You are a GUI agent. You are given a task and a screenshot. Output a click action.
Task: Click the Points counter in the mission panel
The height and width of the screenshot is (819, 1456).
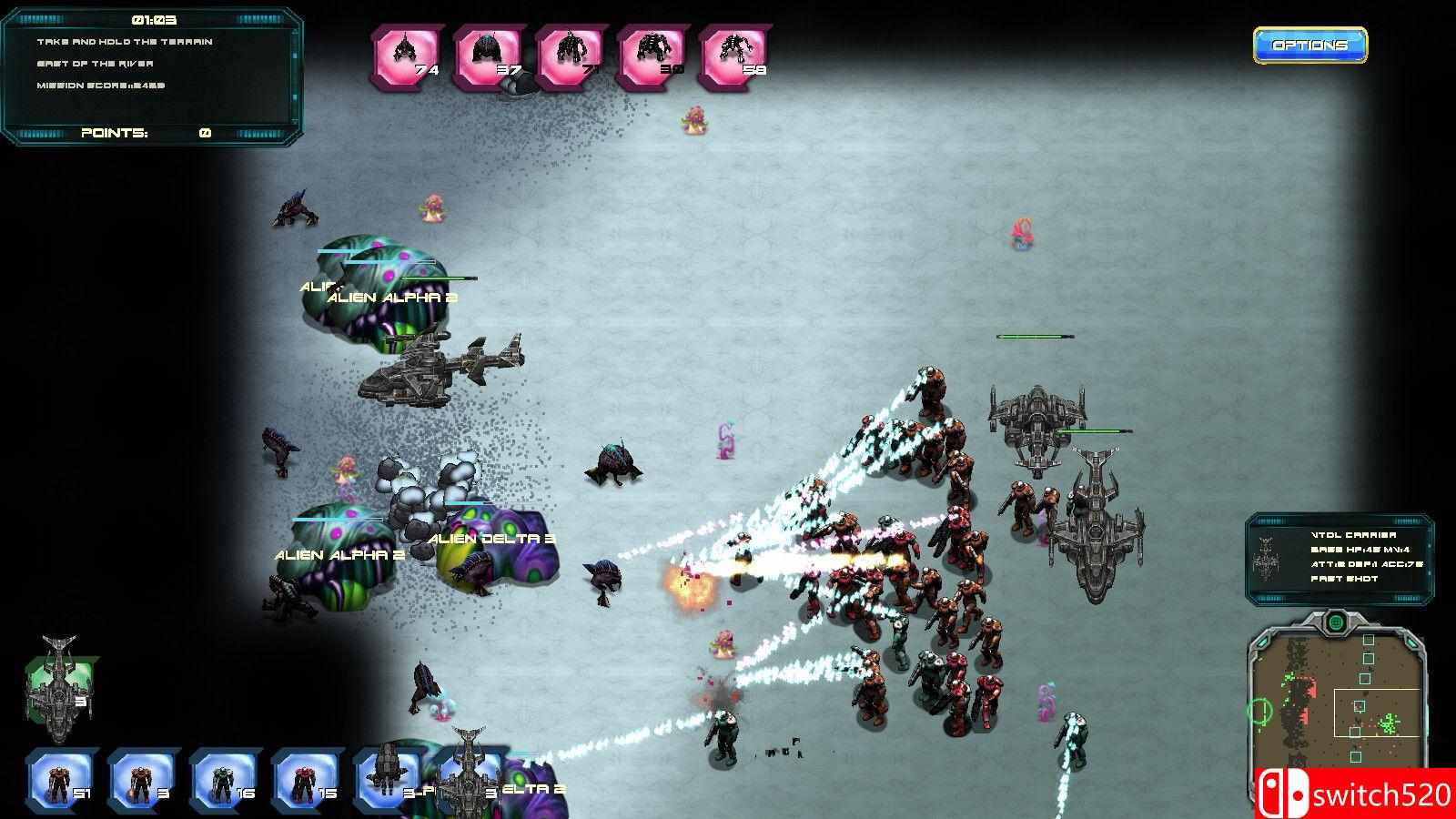click(x=114, y=133)
